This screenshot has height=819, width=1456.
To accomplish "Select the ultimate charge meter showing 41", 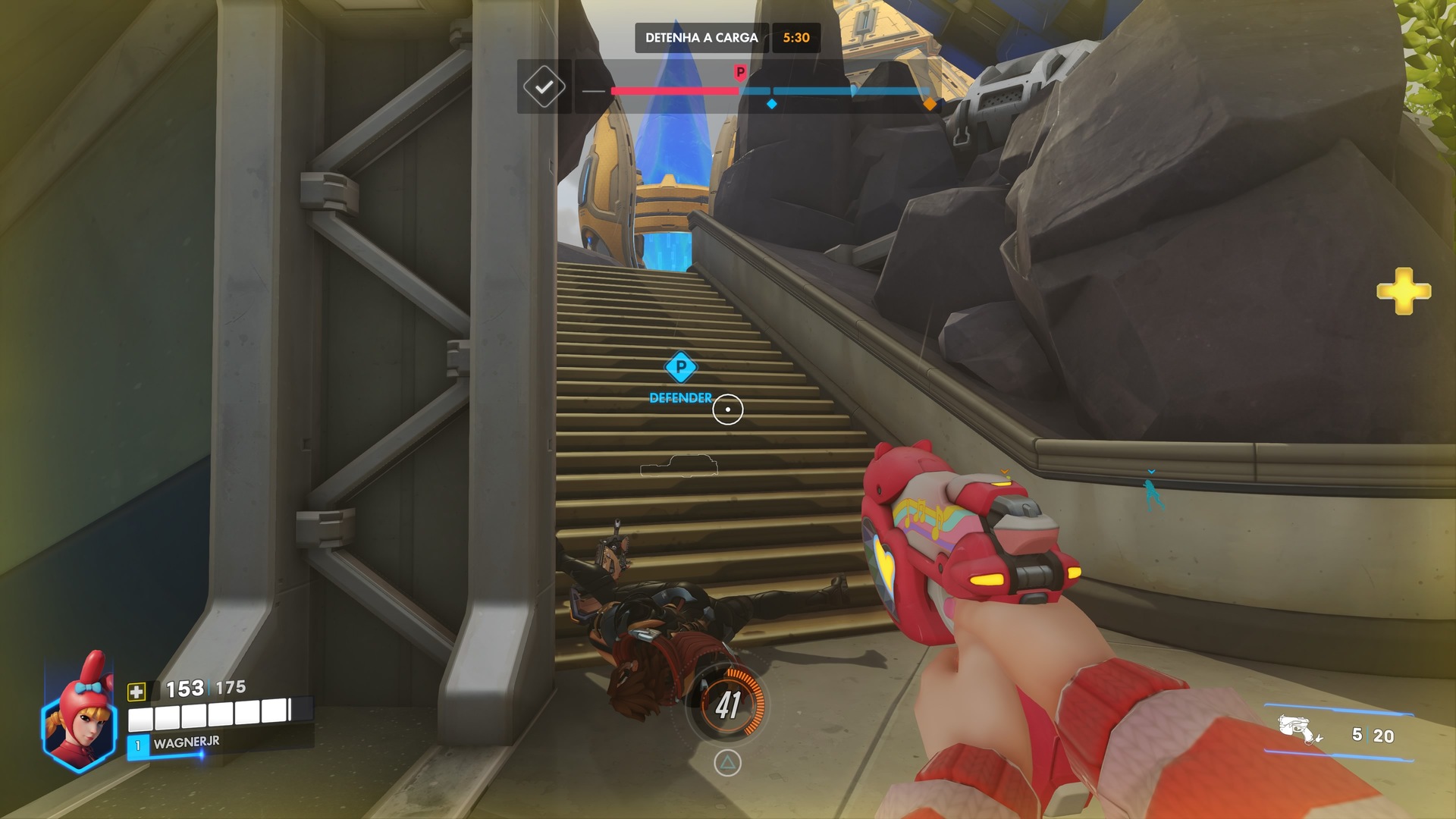I will tap(728, 705).
